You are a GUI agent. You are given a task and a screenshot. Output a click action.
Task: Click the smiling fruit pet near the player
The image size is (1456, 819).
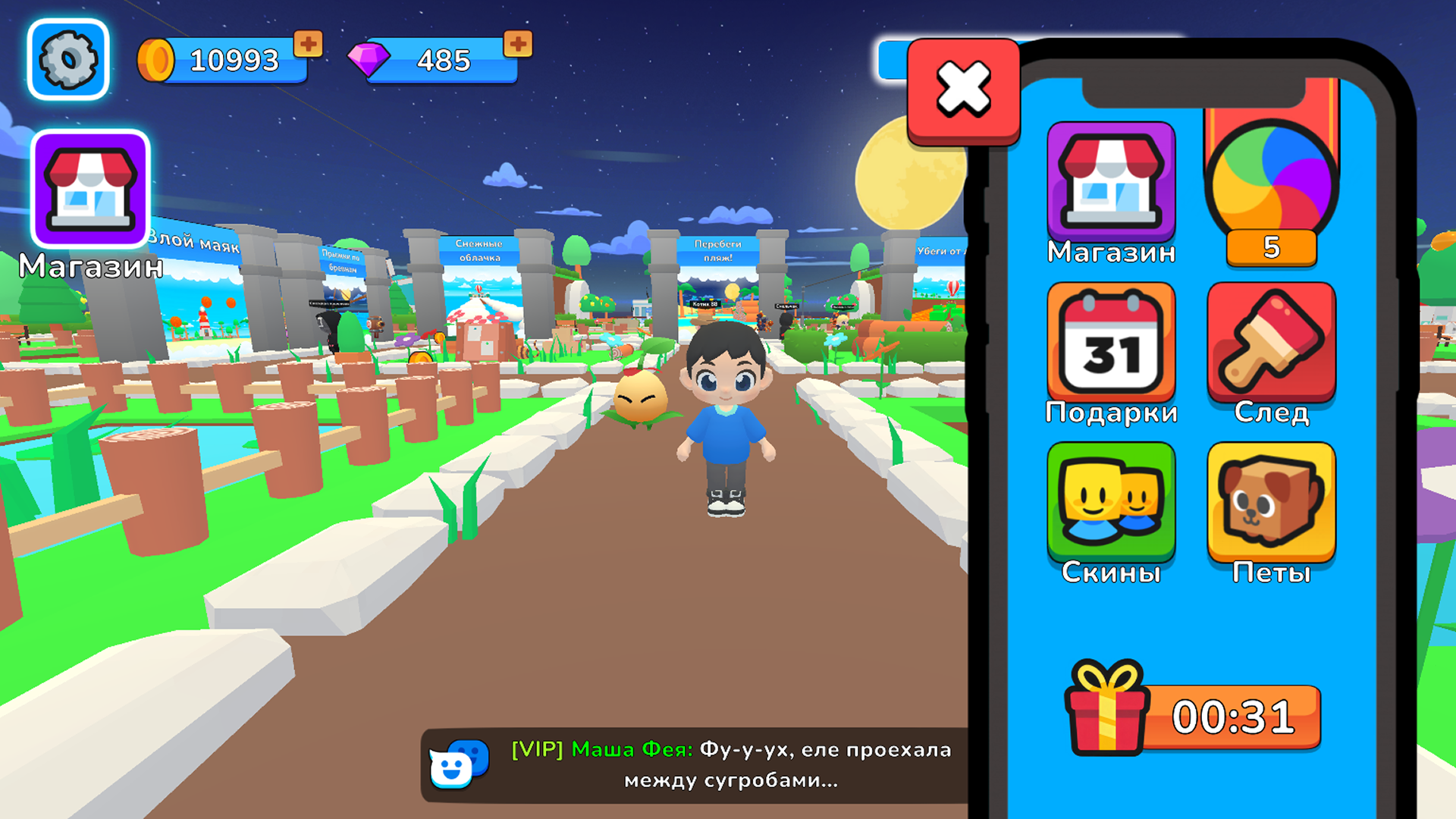tap(641, 398)
